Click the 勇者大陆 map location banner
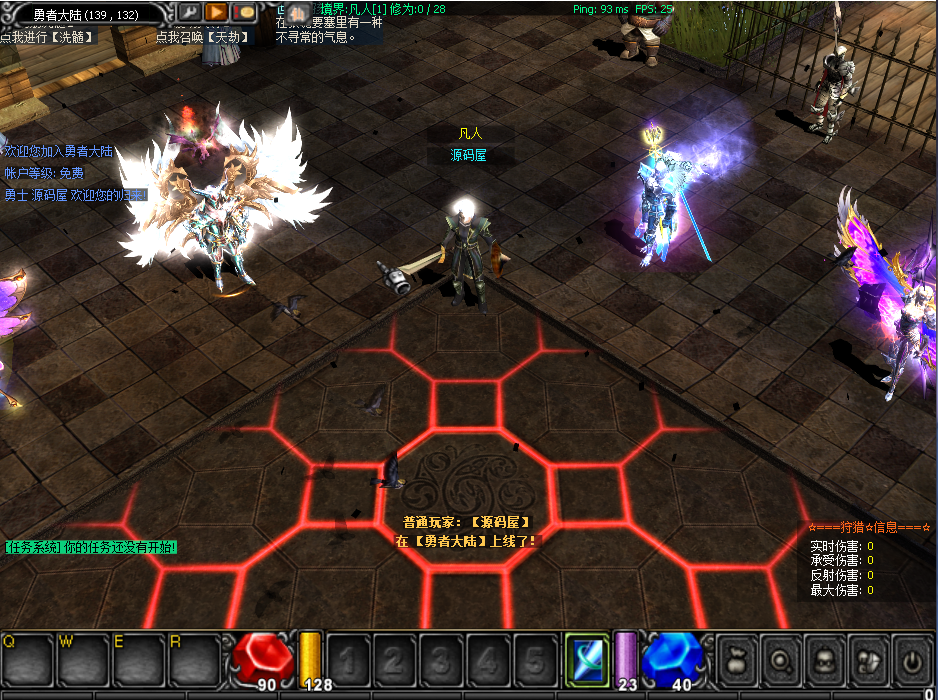Image resolution: width=938 pixels, height=700 pixels. pyautogui.click(x=84, y=15)
